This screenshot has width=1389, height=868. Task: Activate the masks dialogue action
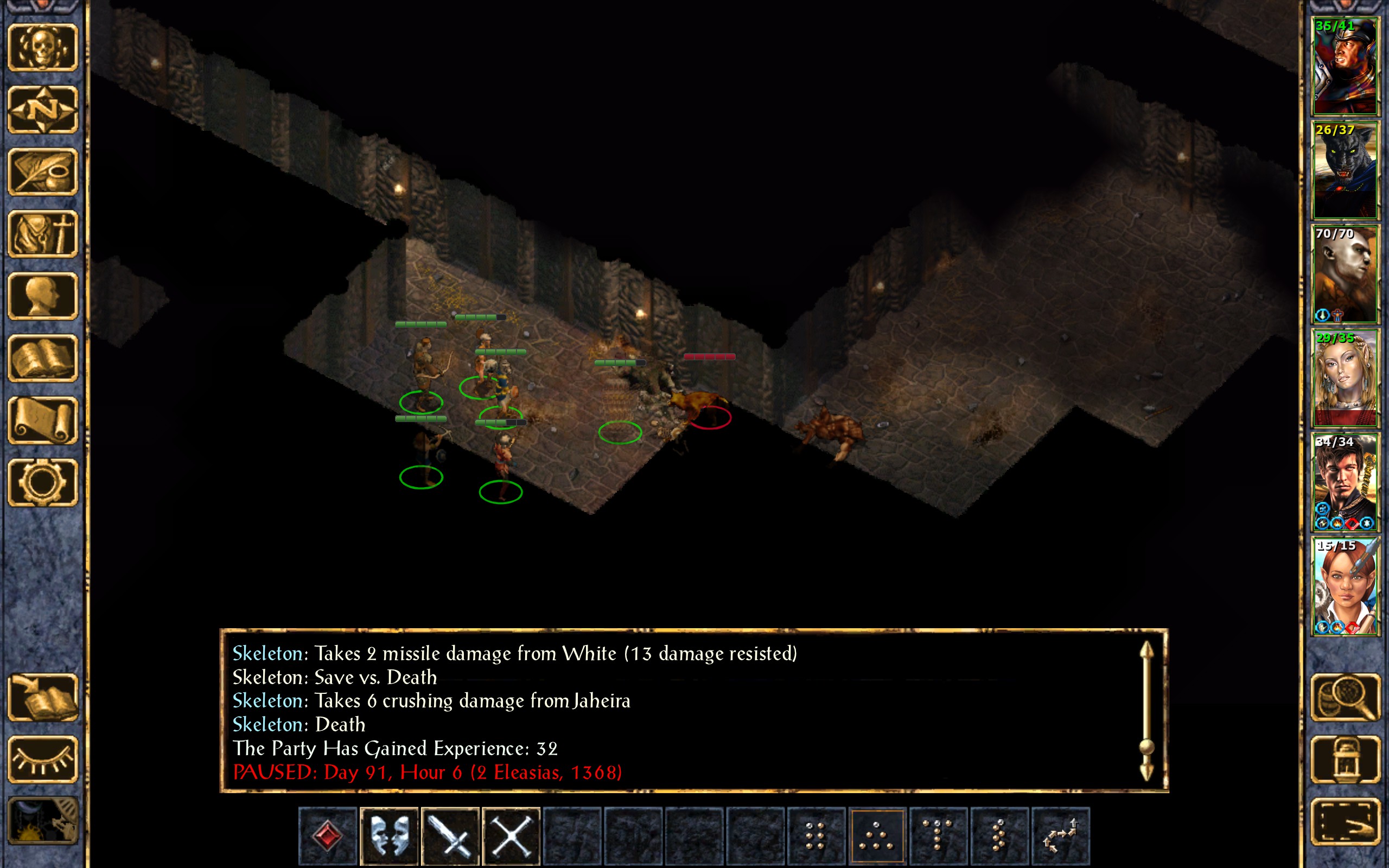pyautogui.click(x=389, y=836)
